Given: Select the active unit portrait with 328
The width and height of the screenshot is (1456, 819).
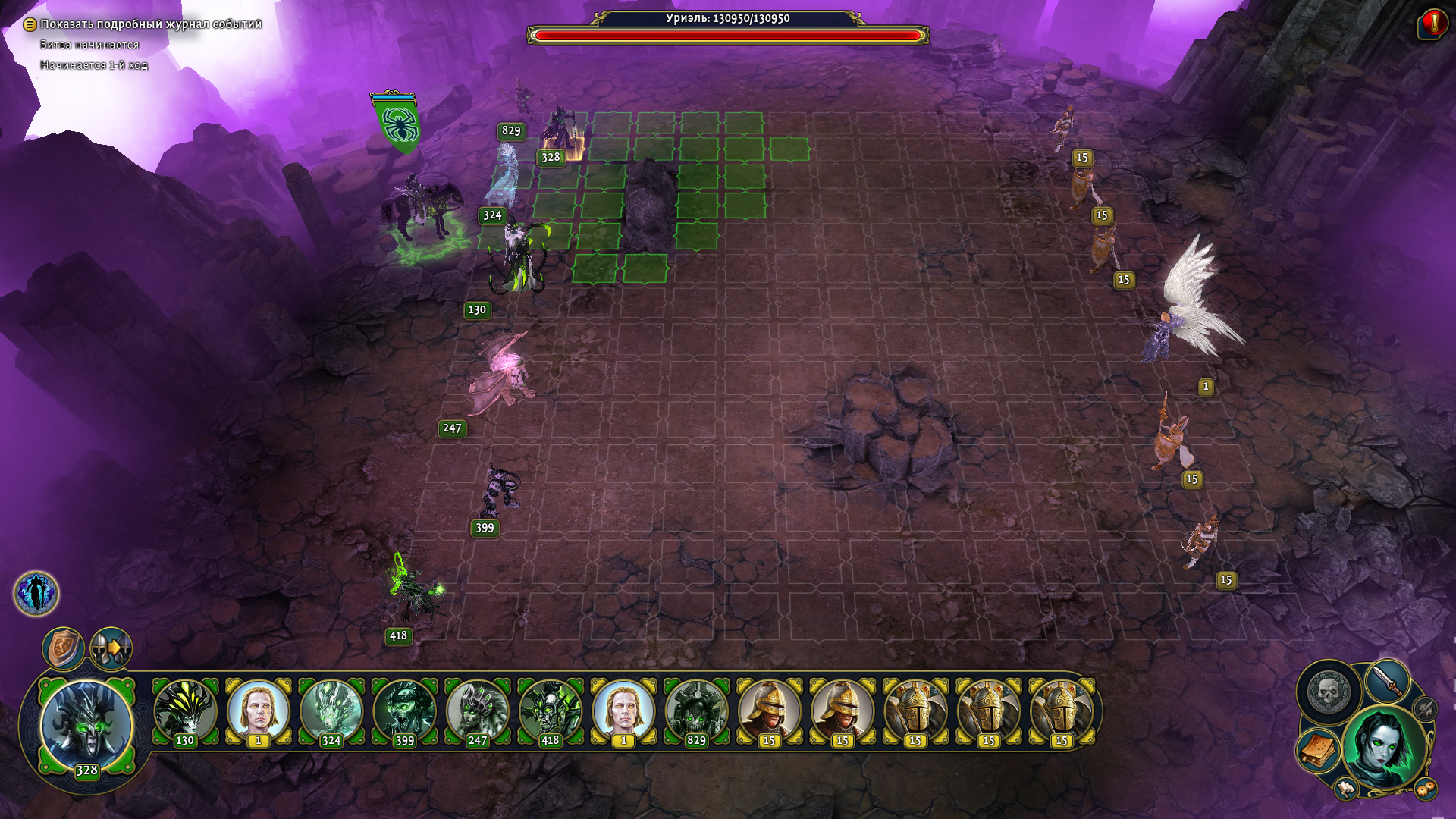Looking at the screenshot, I should coord(86,726).
